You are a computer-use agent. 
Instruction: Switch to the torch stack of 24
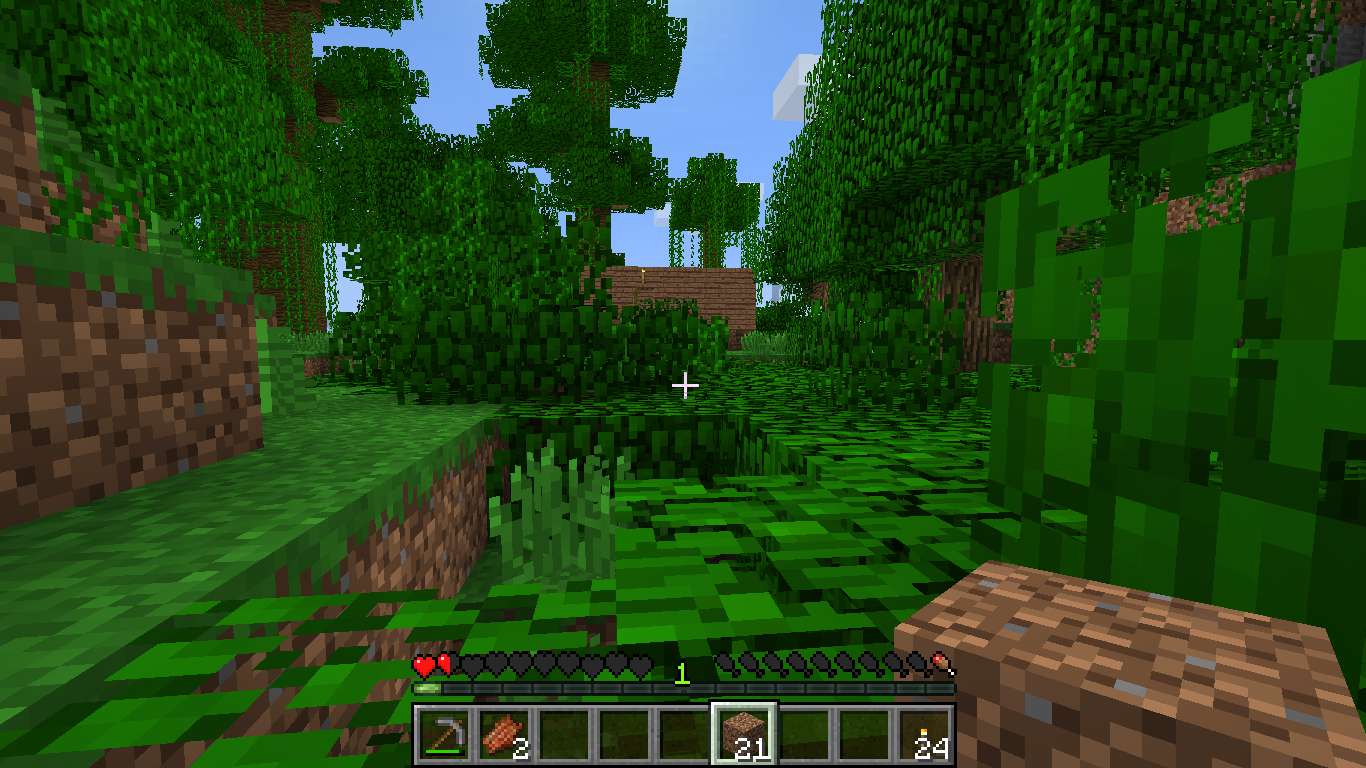point(924,735)
